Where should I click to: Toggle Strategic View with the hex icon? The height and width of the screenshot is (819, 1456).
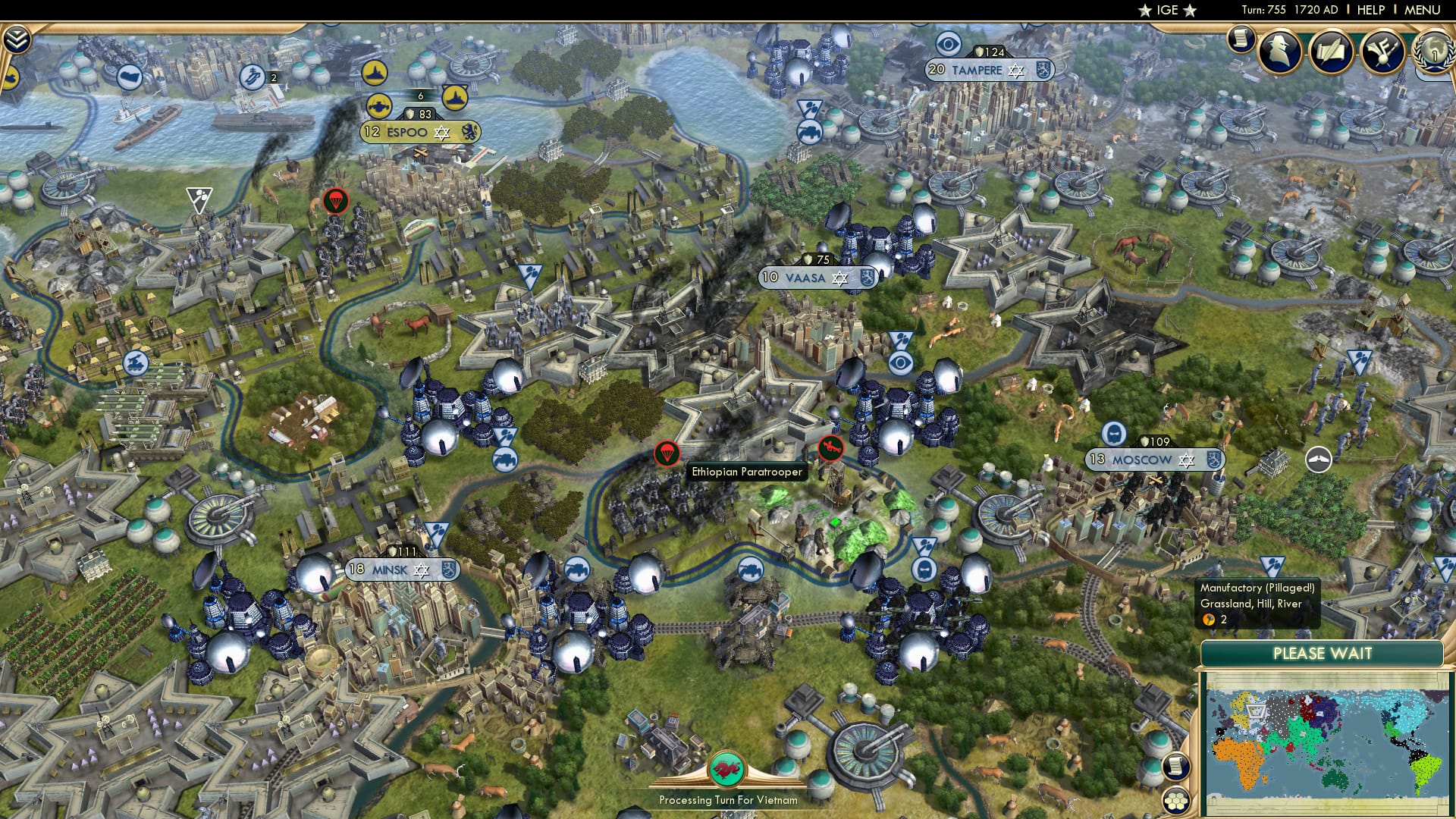coord(1175,802)
